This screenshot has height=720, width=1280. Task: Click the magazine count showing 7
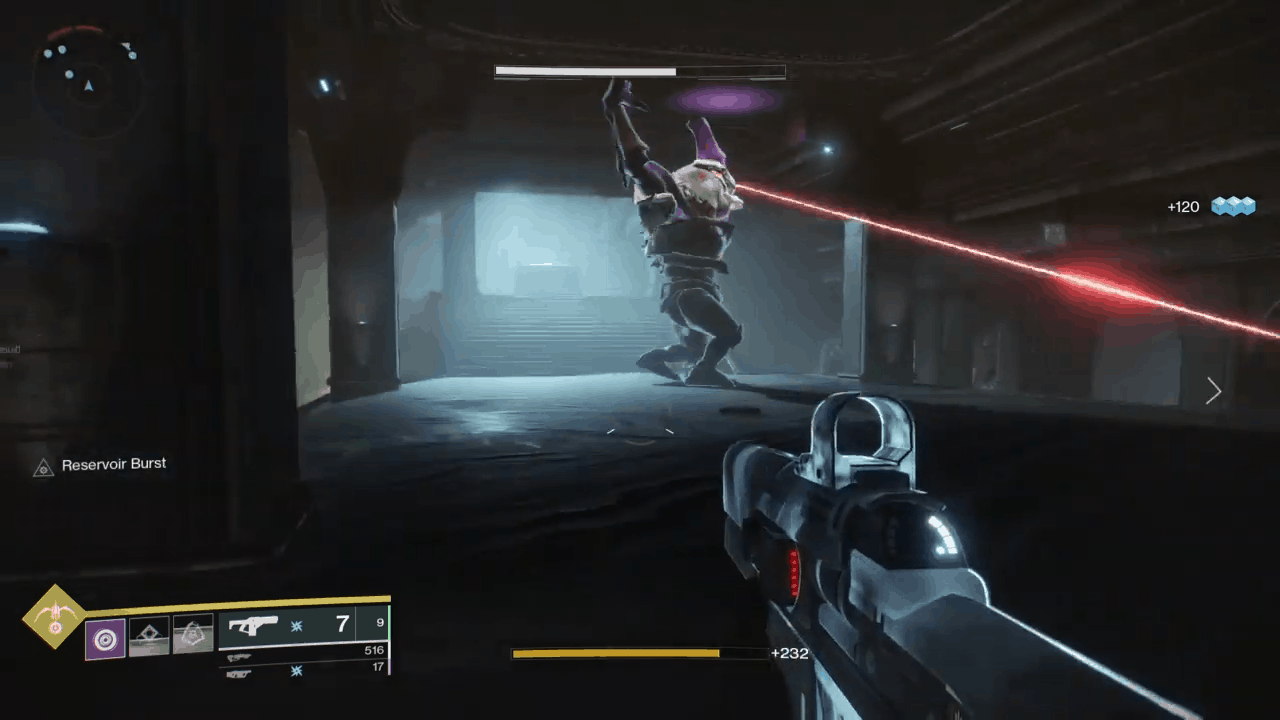click(x=342, y=624)
